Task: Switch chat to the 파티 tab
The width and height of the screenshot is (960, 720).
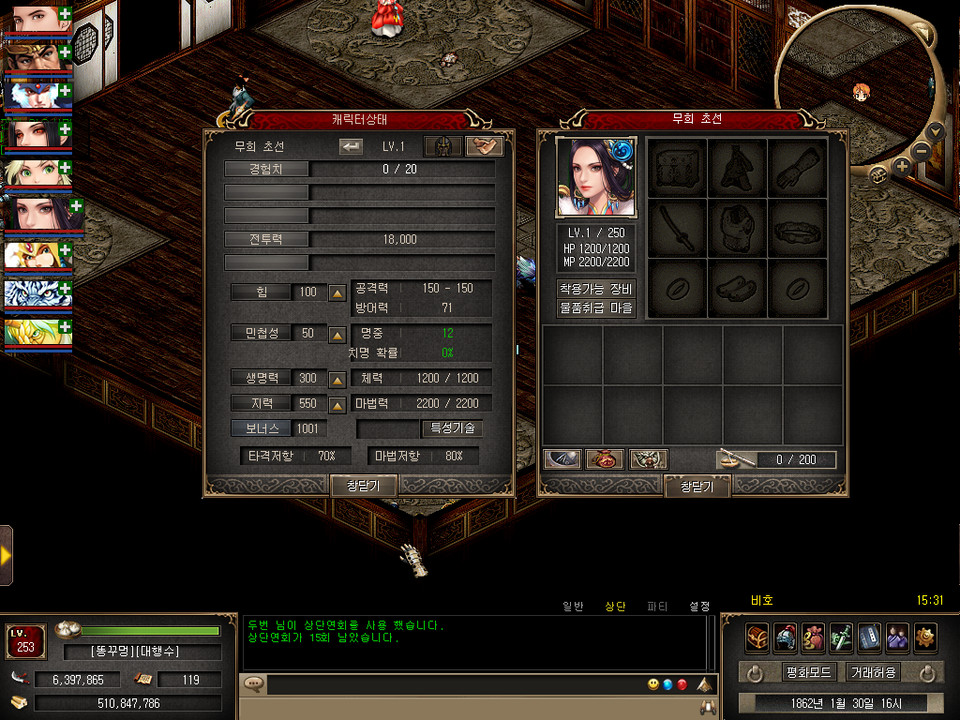Action: pyautogui.click(x=657, y=606)
